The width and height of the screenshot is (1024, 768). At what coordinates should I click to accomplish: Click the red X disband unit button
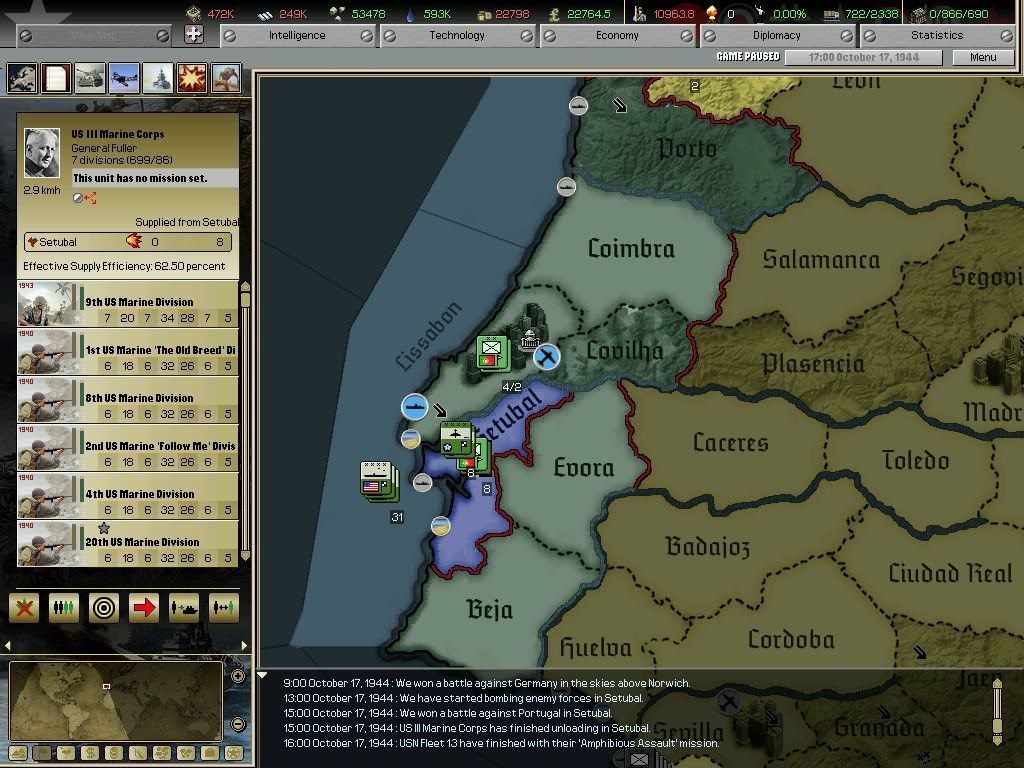coord(24,607)
